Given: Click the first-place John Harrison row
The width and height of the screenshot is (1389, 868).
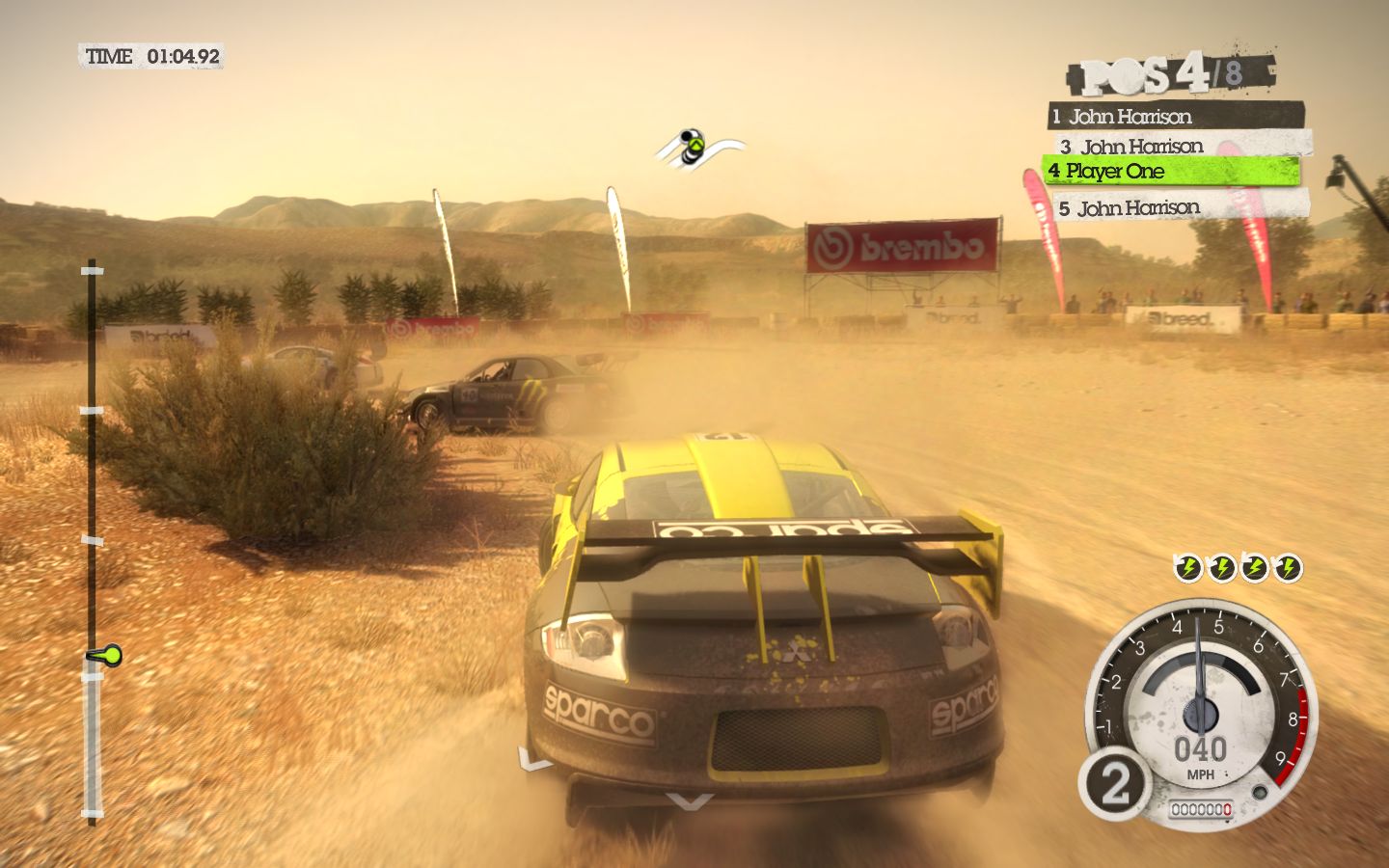Looking at the screenshot, I should pos(1175,117).
